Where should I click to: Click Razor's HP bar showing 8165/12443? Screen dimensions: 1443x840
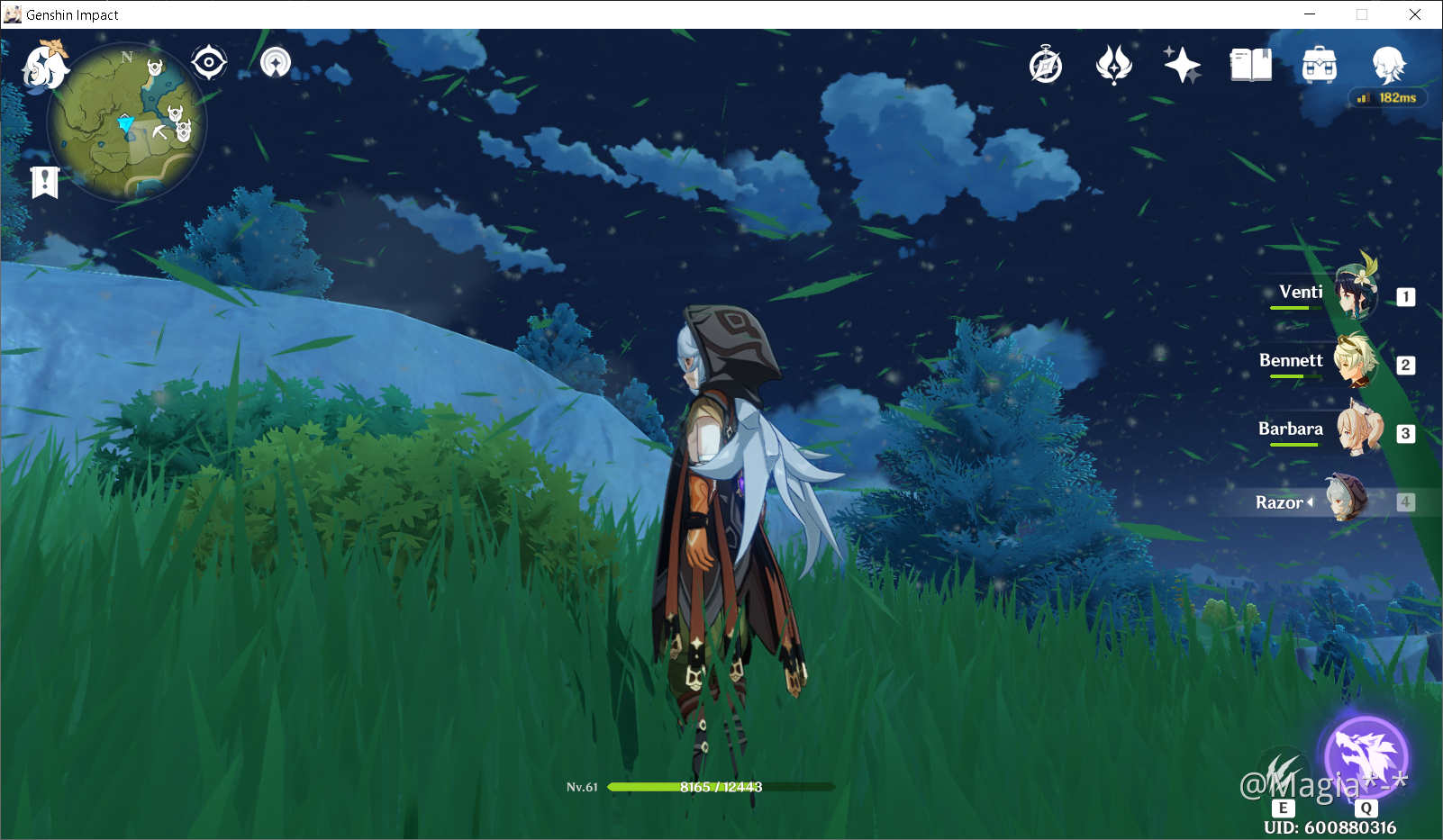point(721,786)
